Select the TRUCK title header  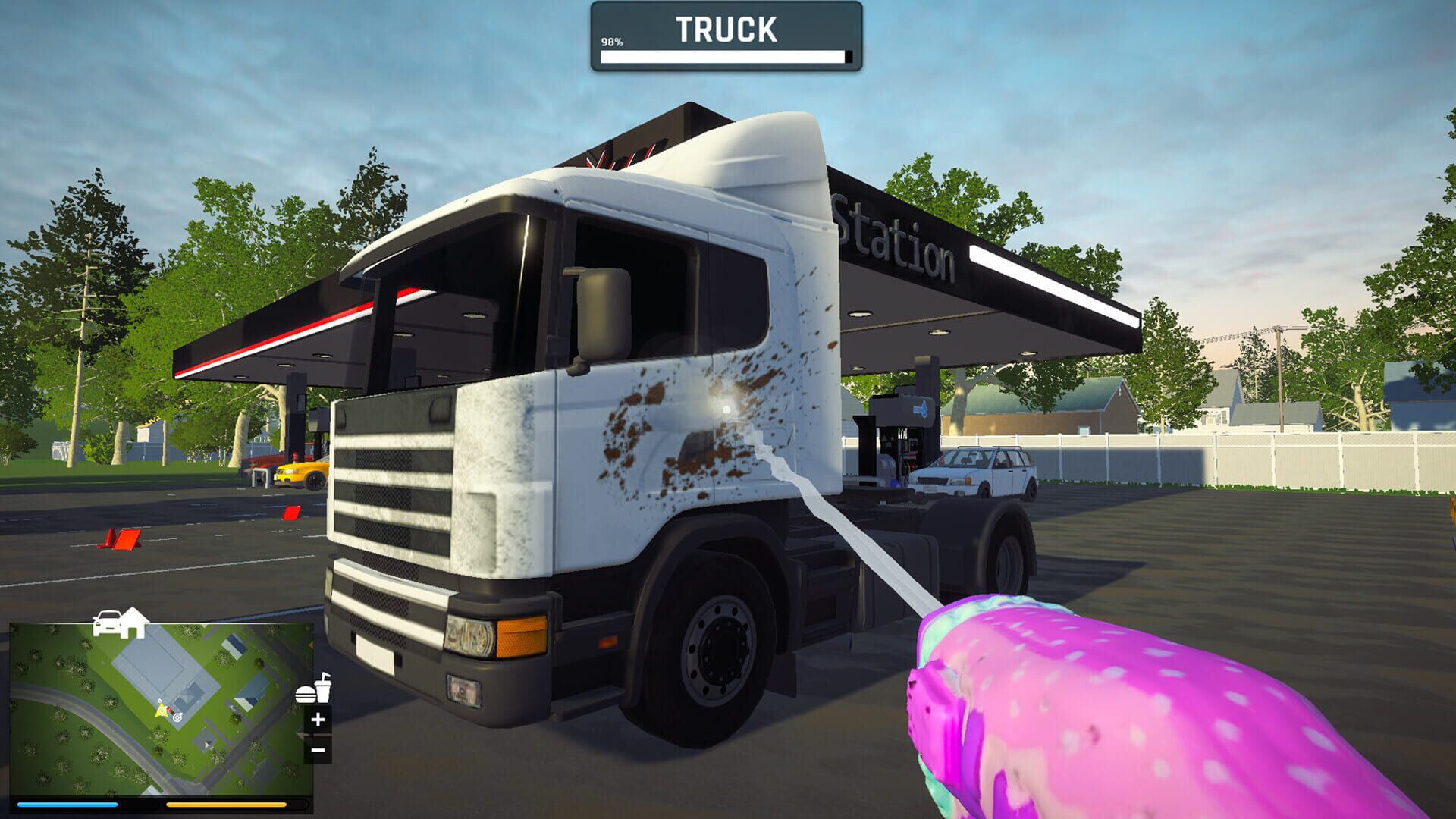[726, 29]
